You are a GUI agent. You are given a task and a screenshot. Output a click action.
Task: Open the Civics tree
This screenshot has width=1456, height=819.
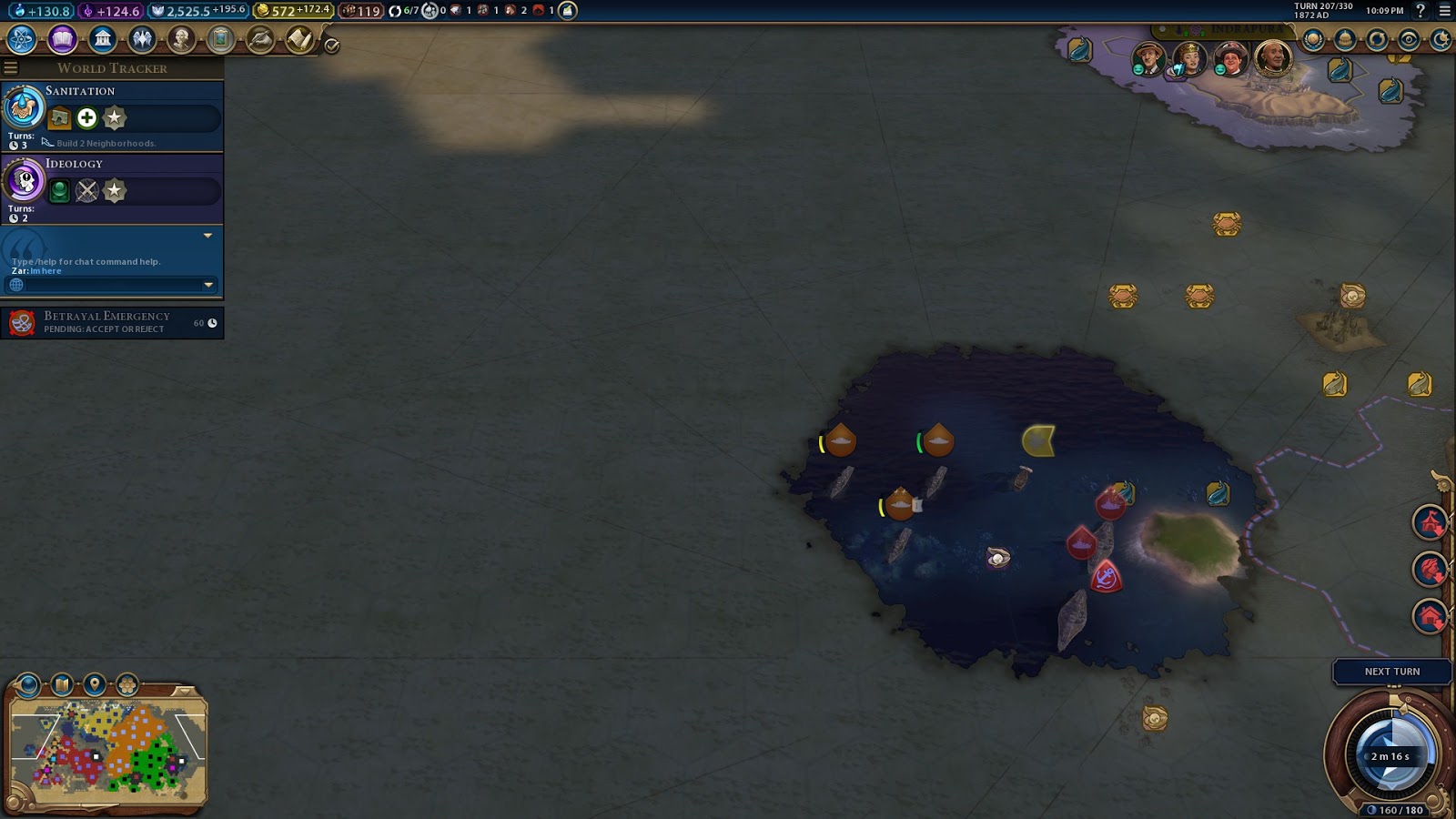62,39
